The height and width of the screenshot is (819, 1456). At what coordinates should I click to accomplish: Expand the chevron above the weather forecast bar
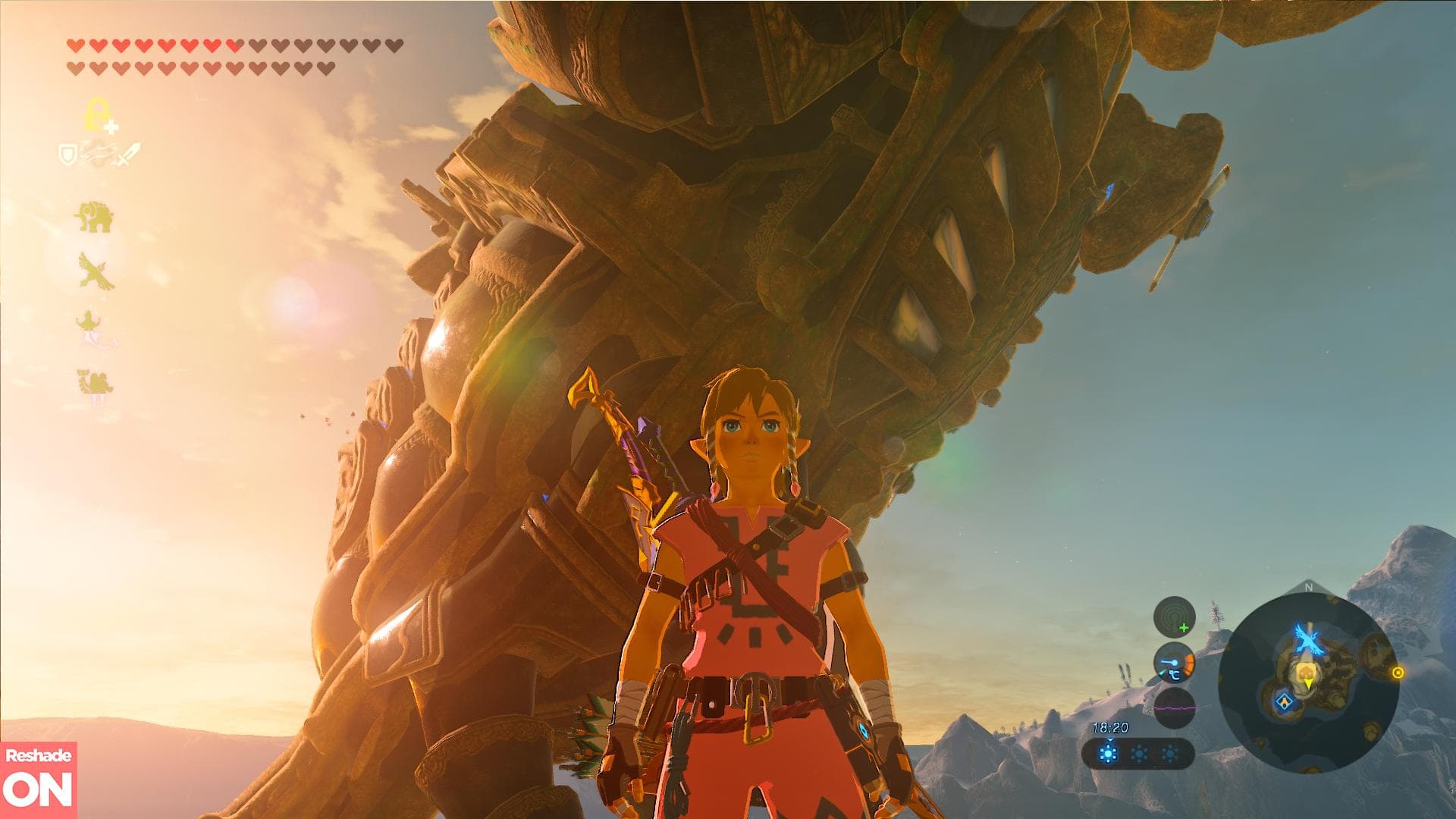[1109, 741]
